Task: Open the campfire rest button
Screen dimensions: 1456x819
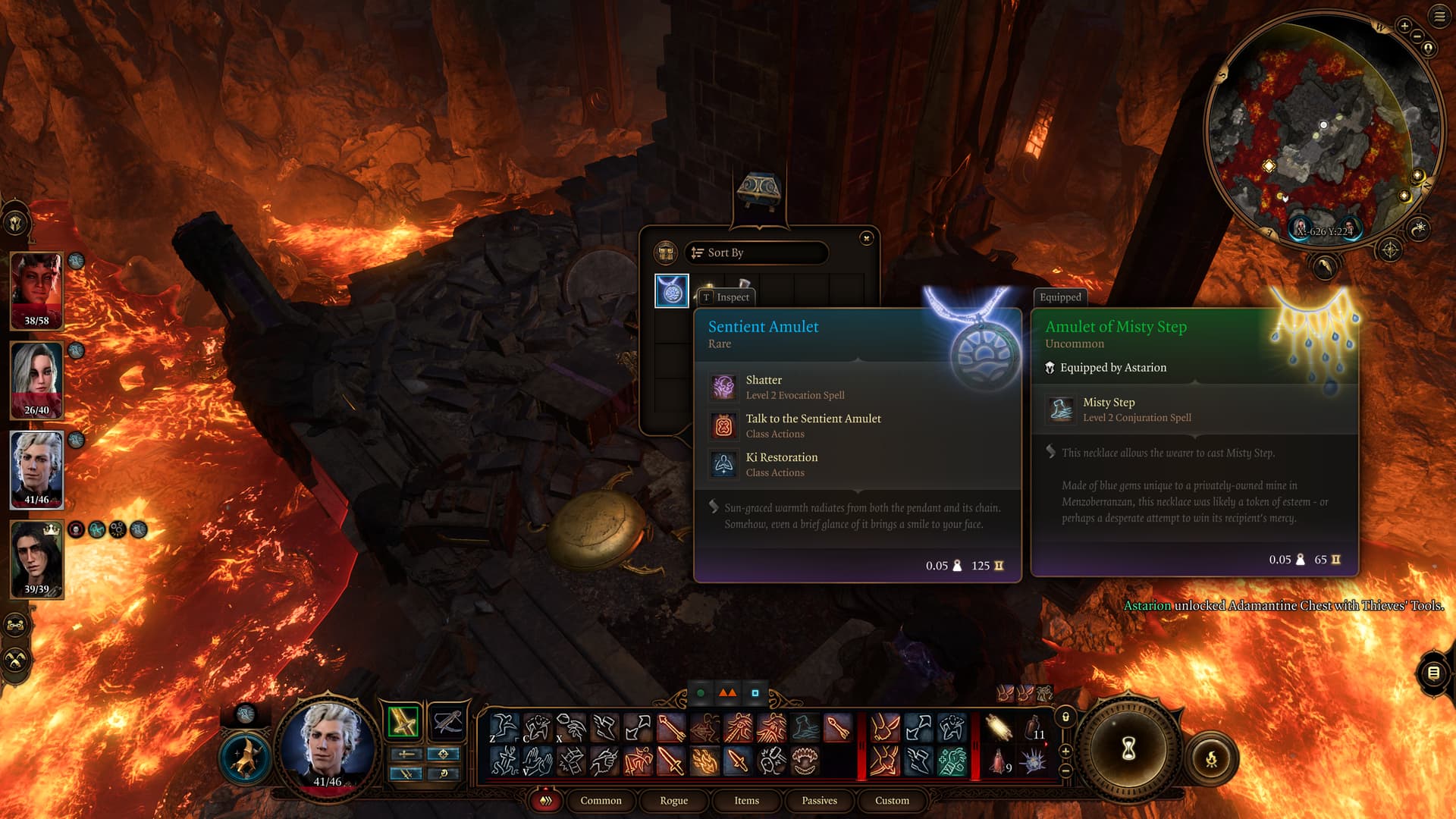Action: click(1211, 758)
